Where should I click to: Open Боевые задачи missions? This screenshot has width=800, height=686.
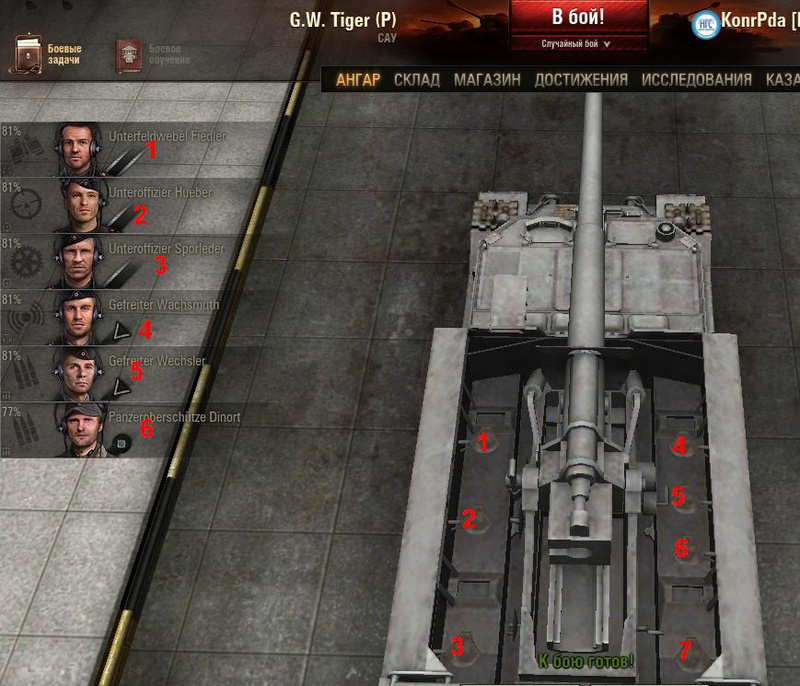point(45,54)
